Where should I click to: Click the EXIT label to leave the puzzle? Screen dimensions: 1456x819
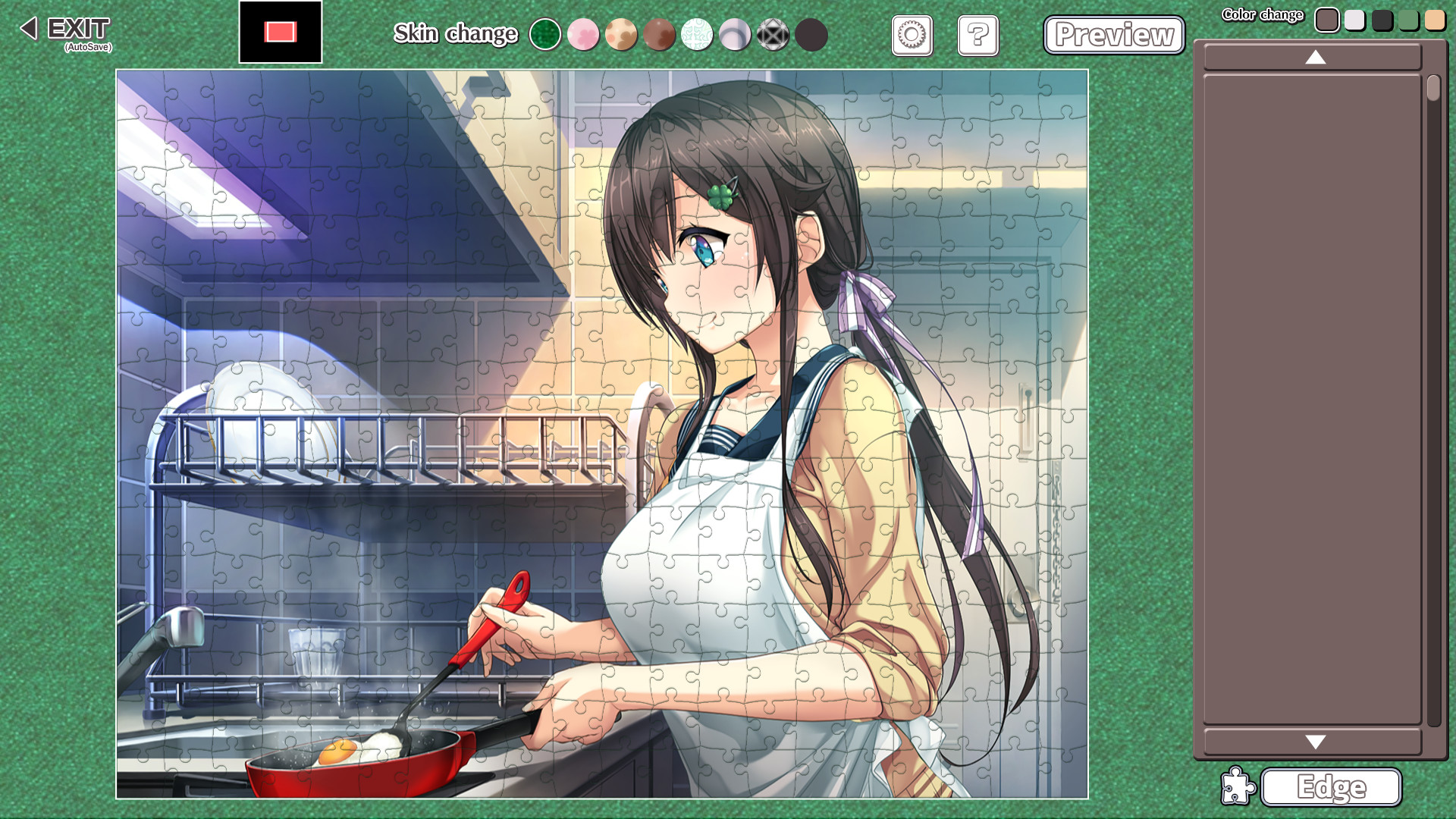point(78,28)
